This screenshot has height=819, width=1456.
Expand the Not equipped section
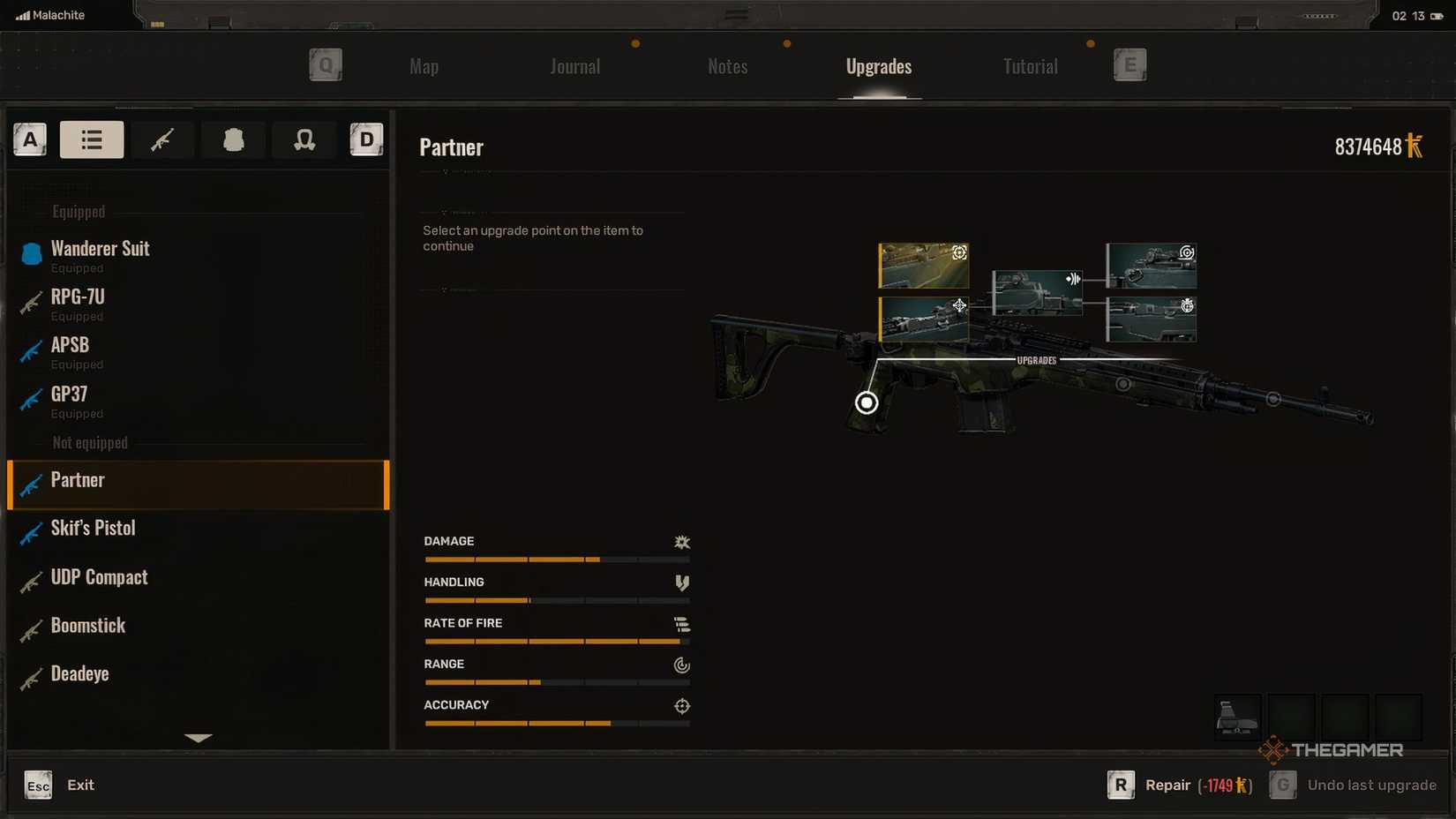(x=89, y=442)
